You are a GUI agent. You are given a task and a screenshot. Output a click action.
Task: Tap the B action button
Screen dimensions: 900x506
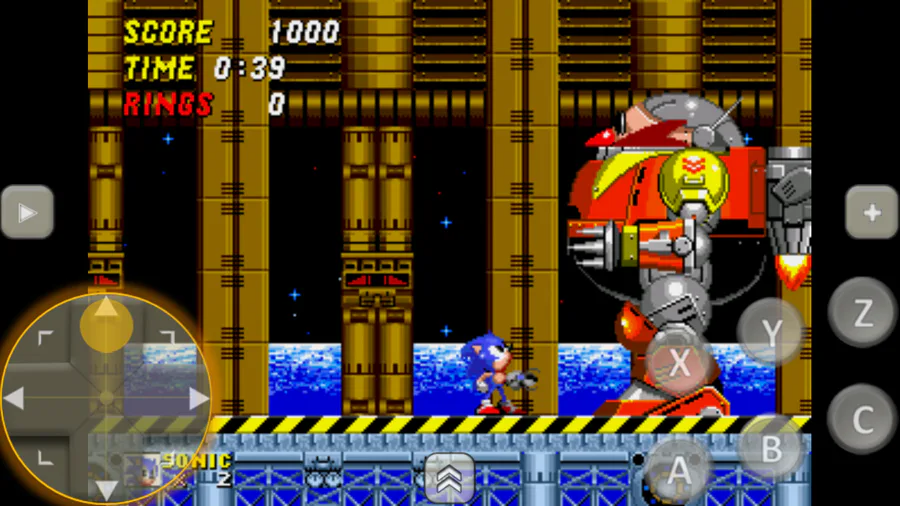(x=771, y=448)
